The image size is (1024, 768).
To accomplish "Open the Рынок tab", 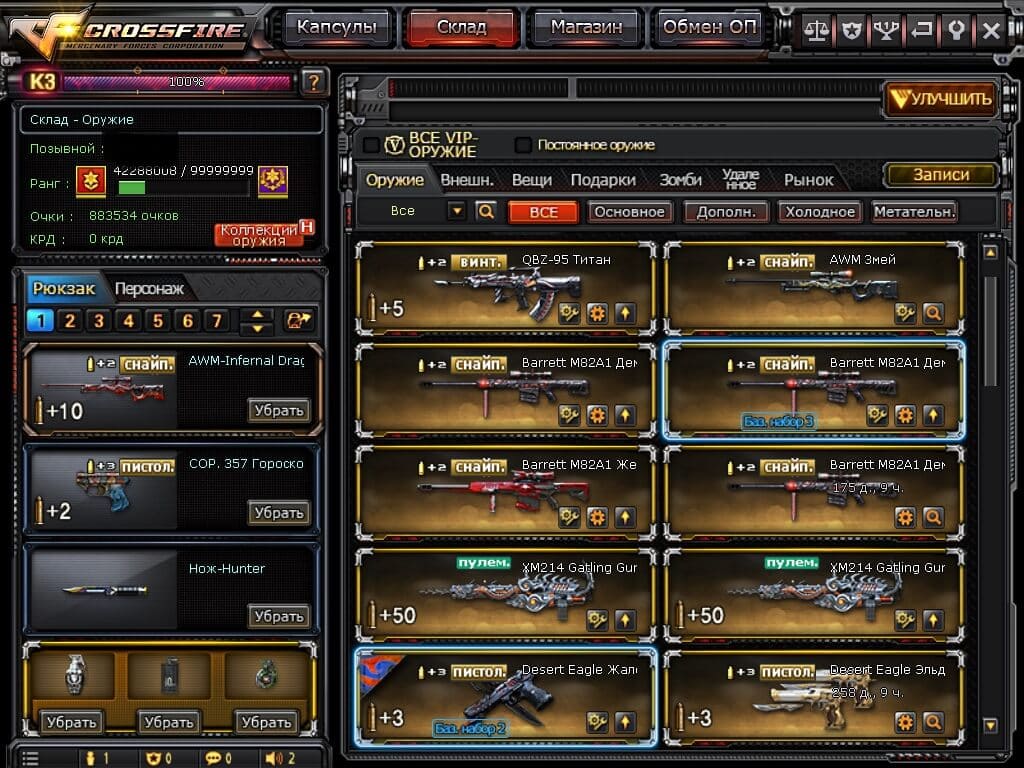I will click(x=808, y=180).
